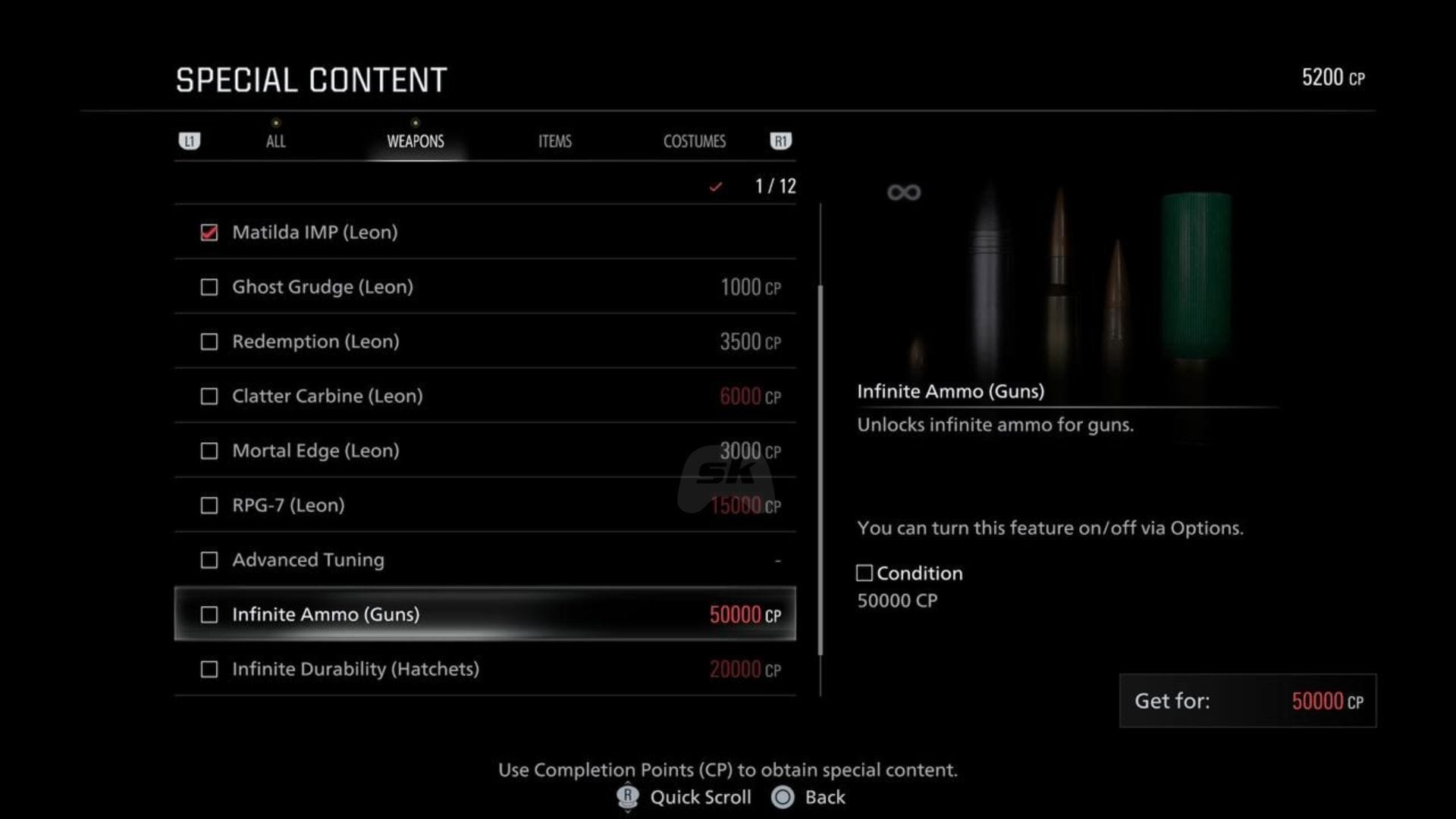1456x819 pixels.
Task: Choose Ghost Grudge (Leon) for 1000 CP
Action: click(485, 287)
